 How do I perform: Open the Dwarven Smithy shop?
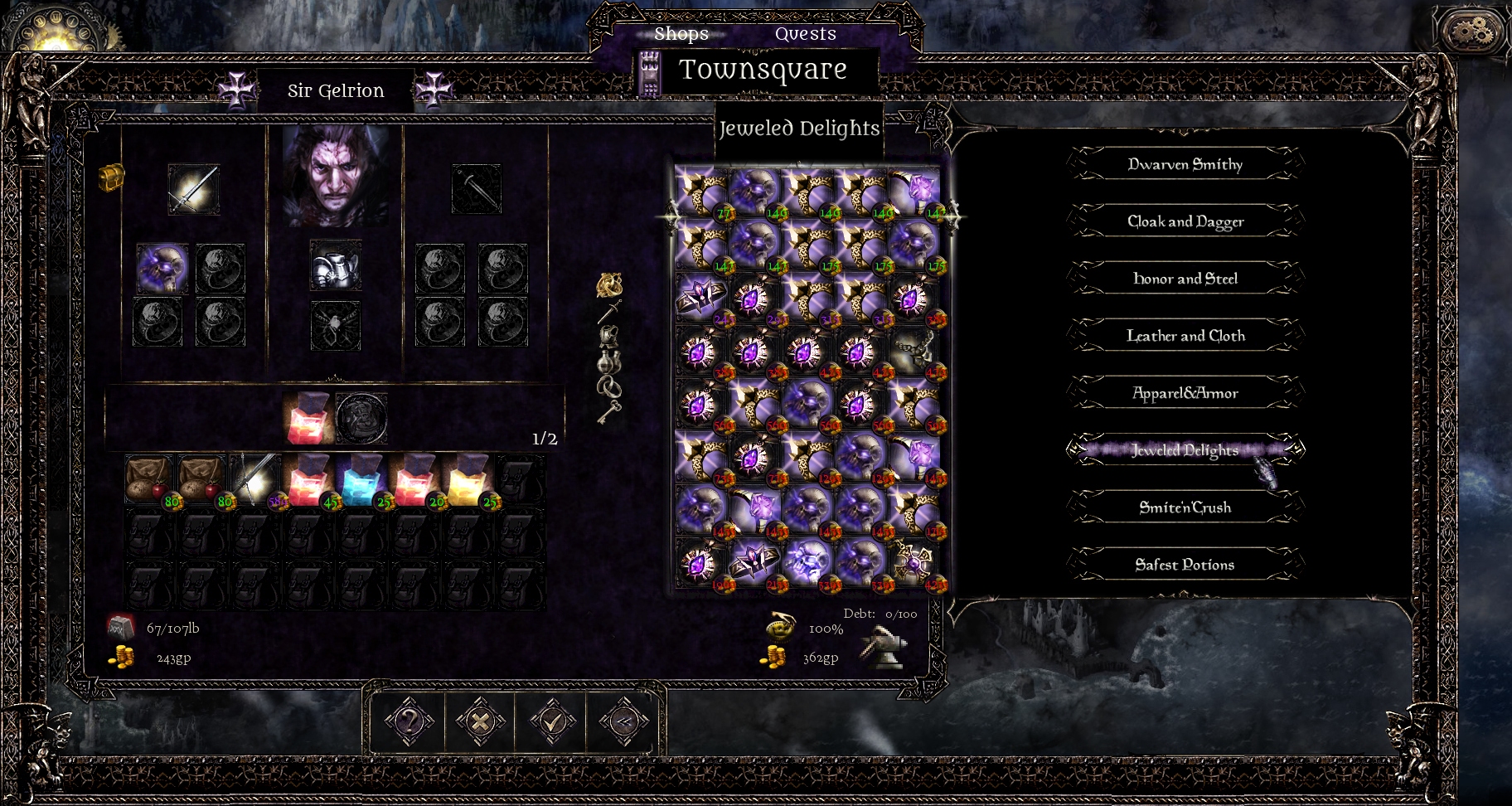(1185, 164)
